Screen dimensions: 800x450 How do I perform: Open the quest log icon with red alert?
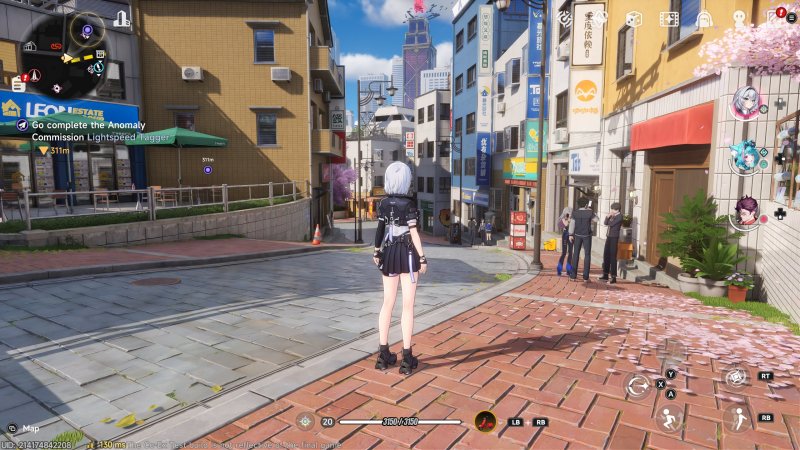point(18,83)
